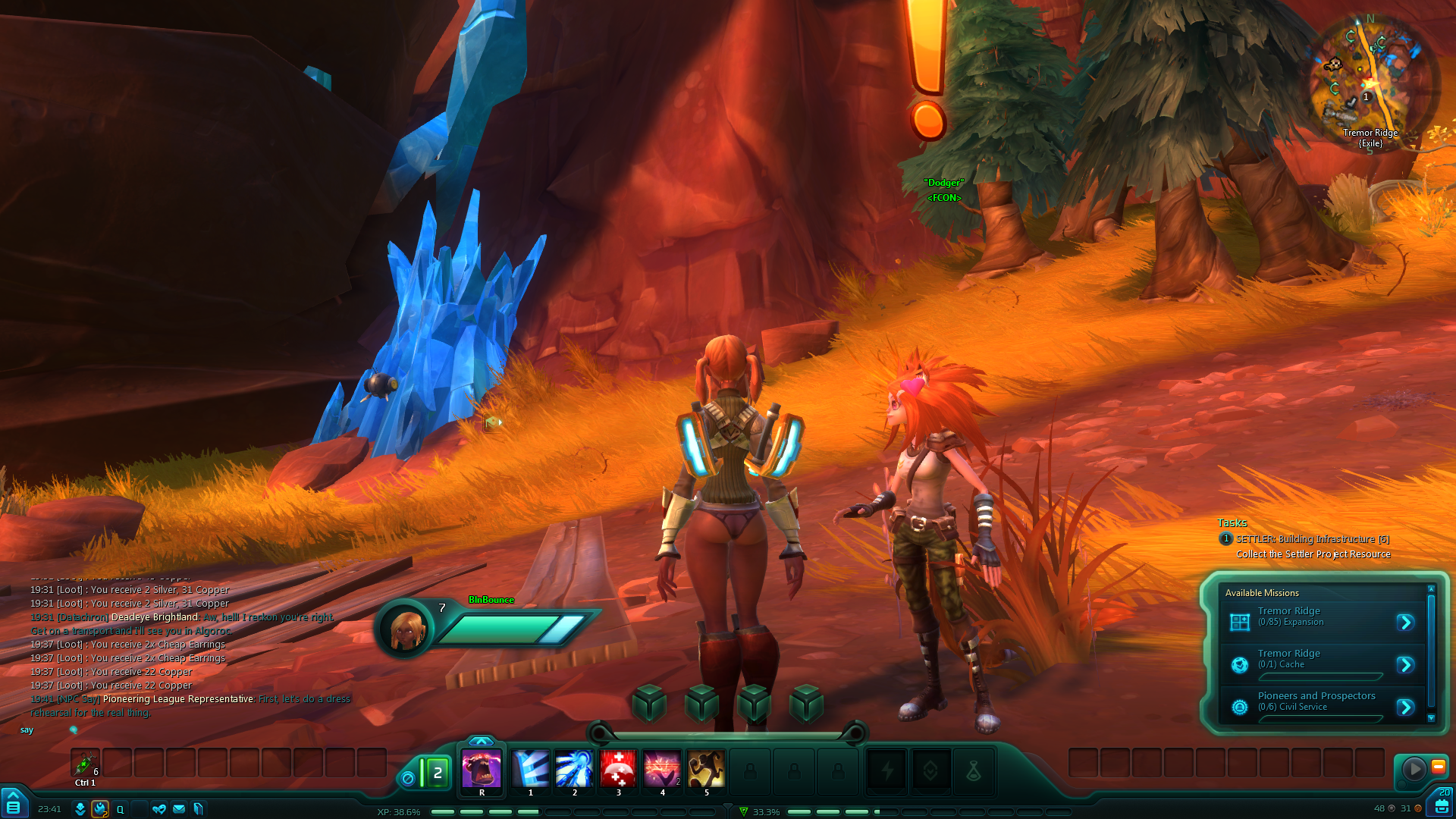Select the SETTLER Building Infrastructure task
Image resolution: width=1456 pixels, height=819 pixels.
click(x=1312, y=539)
